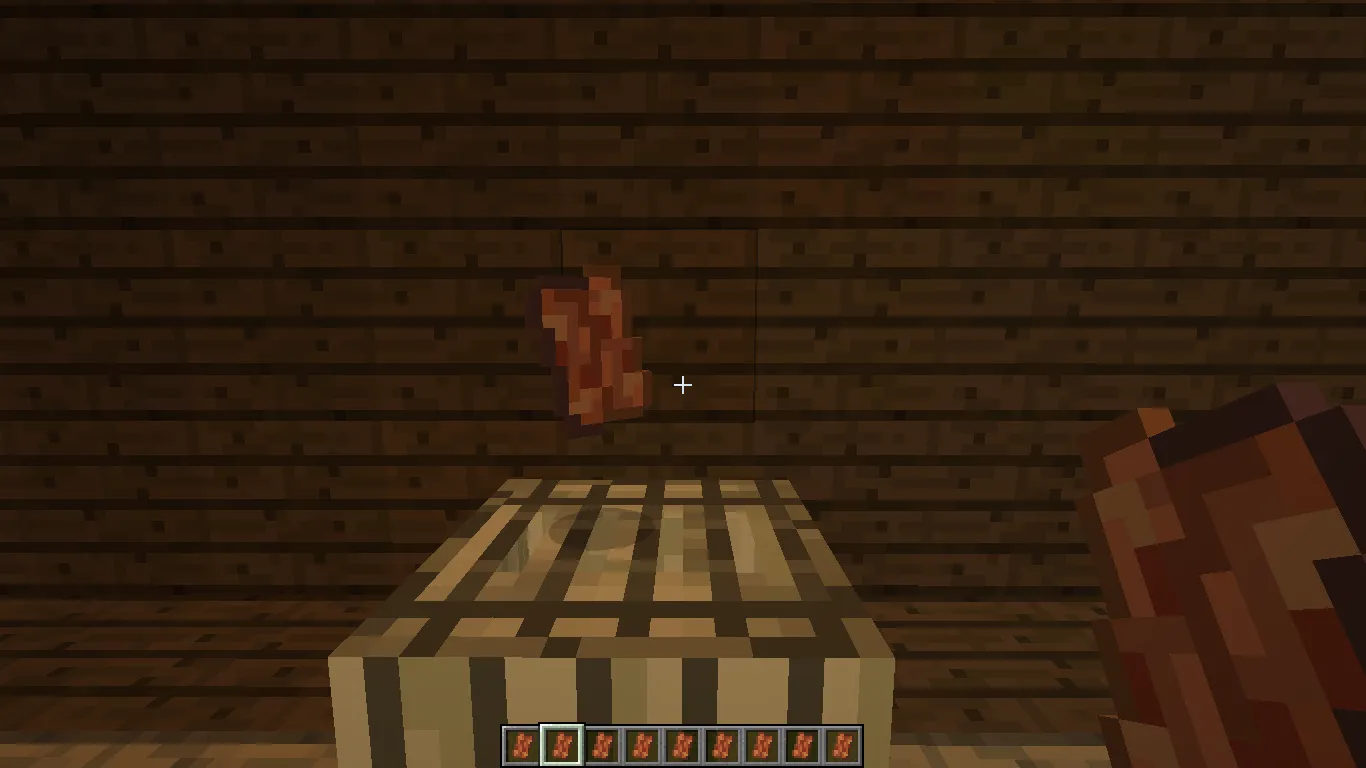This screenshot has height=768, width=1366.
Task: Select the last porkchop in the hotbar
Action: [841, 745]
